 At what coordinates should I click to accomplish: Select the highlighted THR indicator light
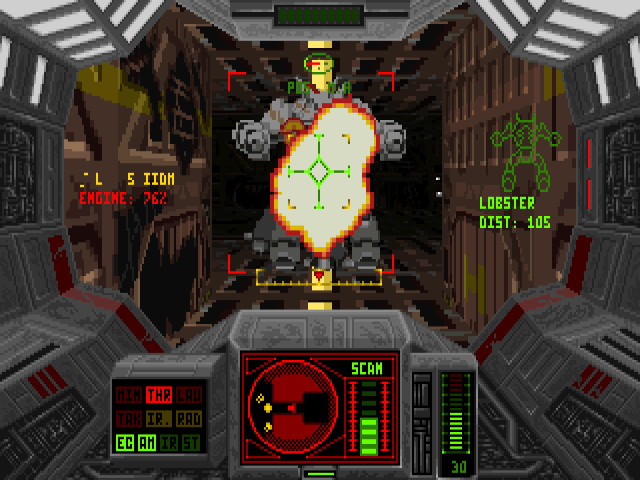pos(158,394)
